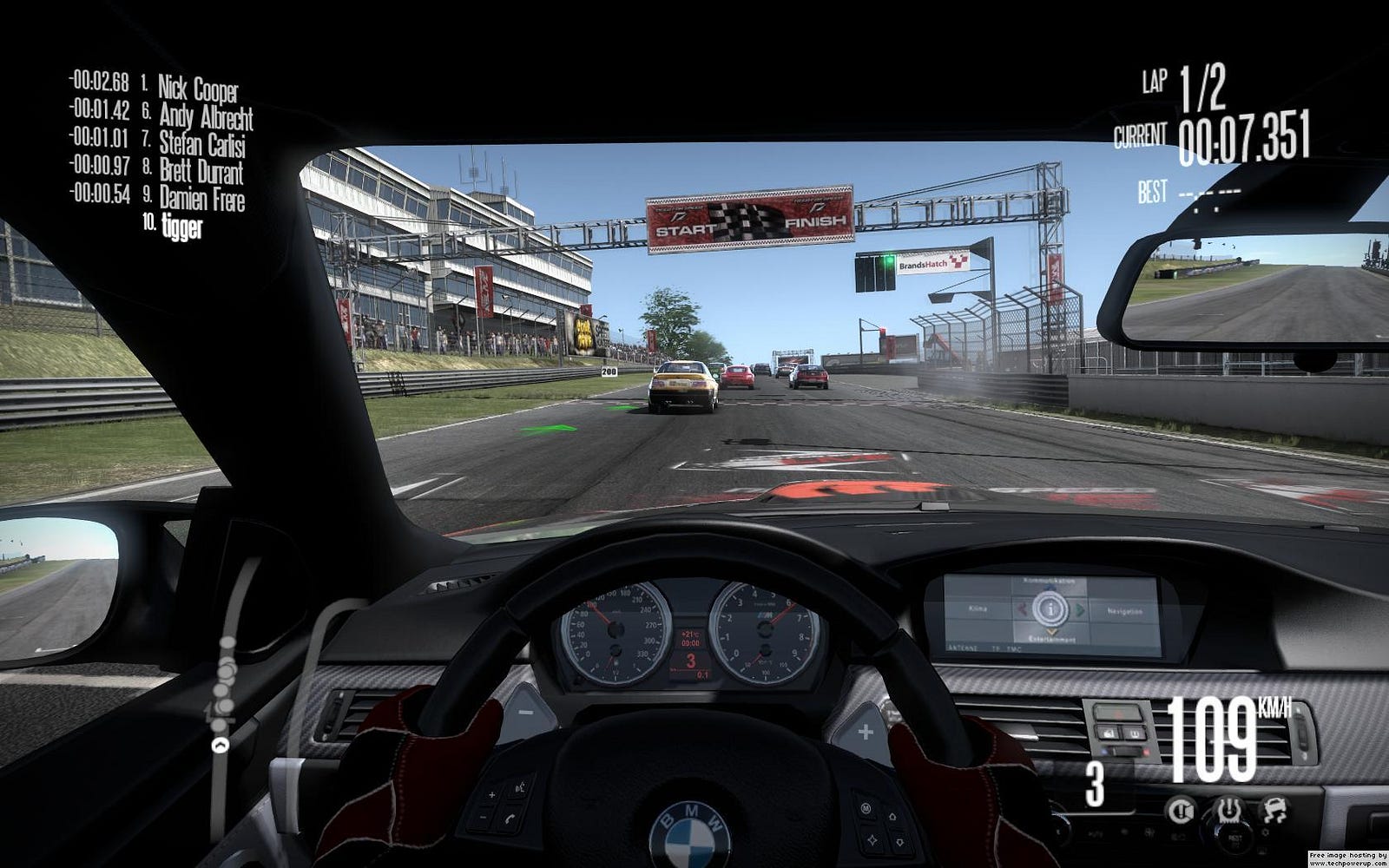Select Brett Durant's standings entry

(x=201, y=171)
